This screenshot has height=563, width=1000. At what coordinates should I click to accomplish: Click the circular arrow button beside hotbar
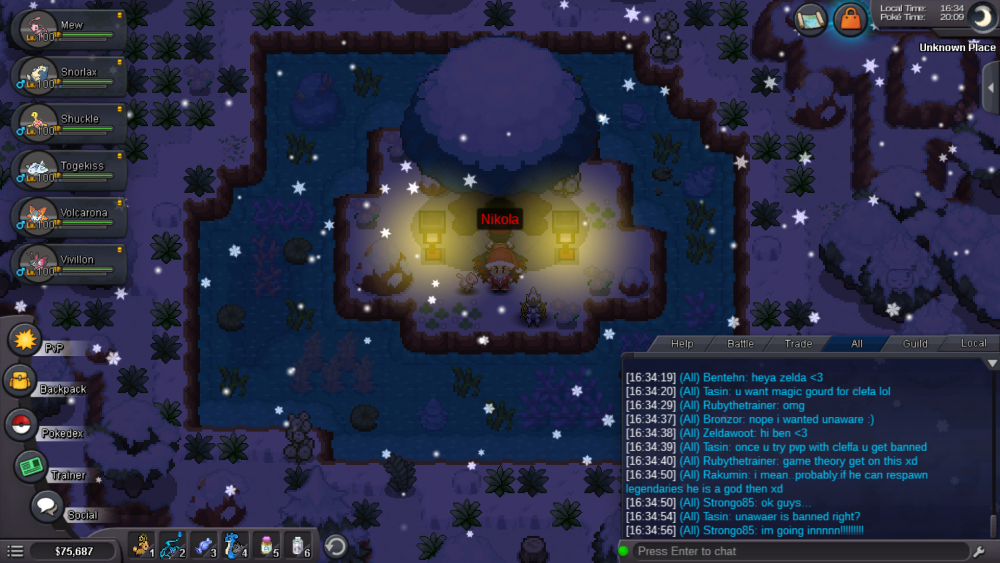click(336, 546)
